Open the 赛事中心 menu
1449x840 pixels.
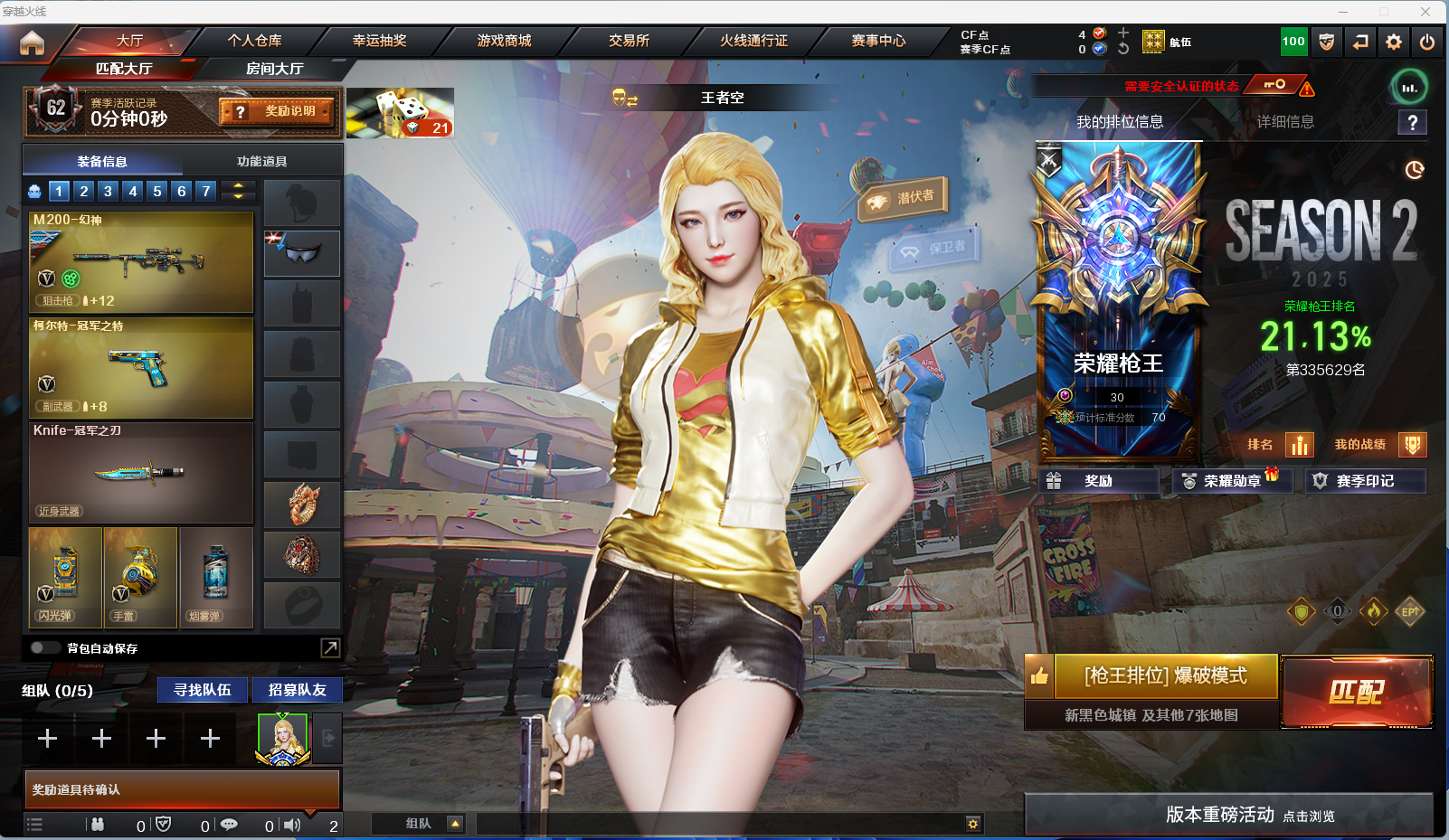click(x=877, y=41)
